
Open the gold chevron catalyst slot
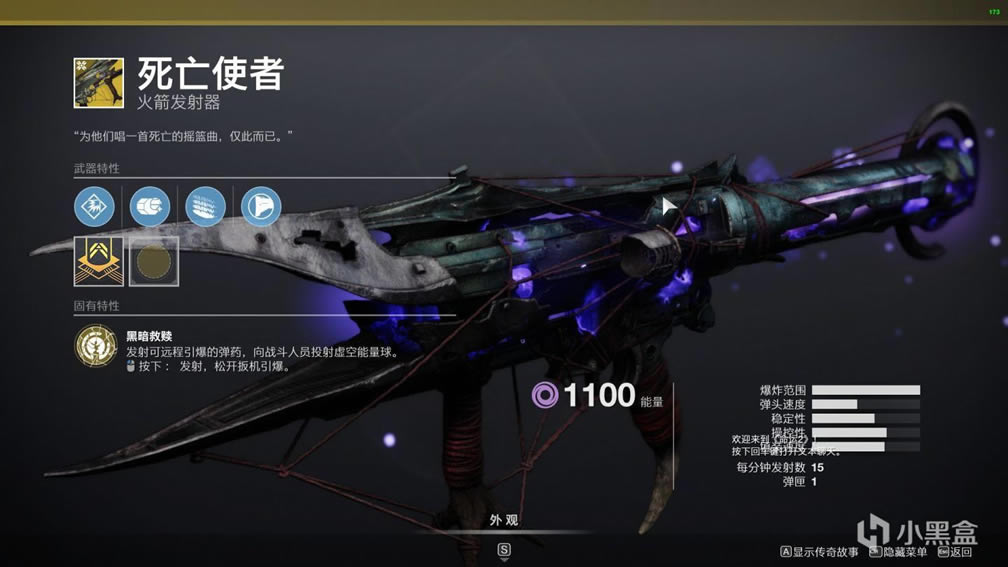99,261
